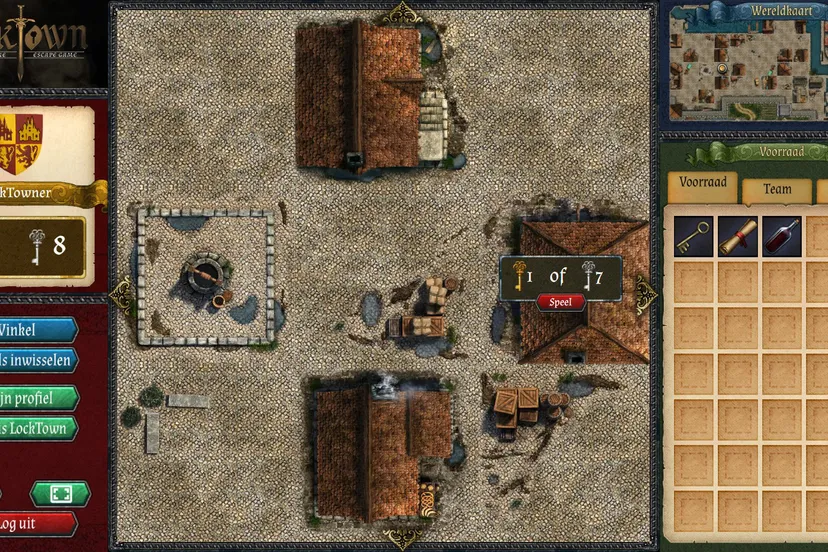Select the golden key inventory slot
This screenshot has height=552, width=828.
[x=693, y=236]
